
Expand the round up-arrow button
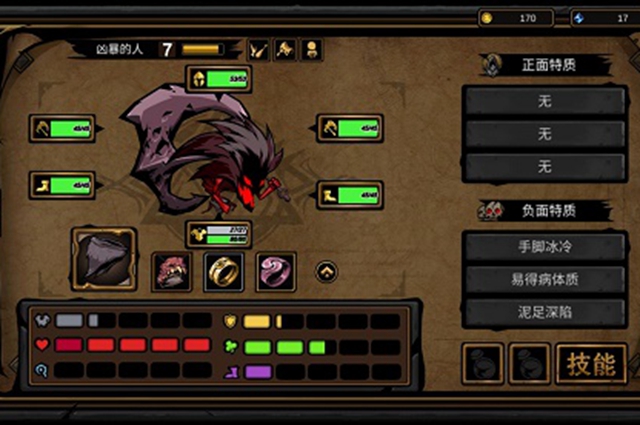326,271
